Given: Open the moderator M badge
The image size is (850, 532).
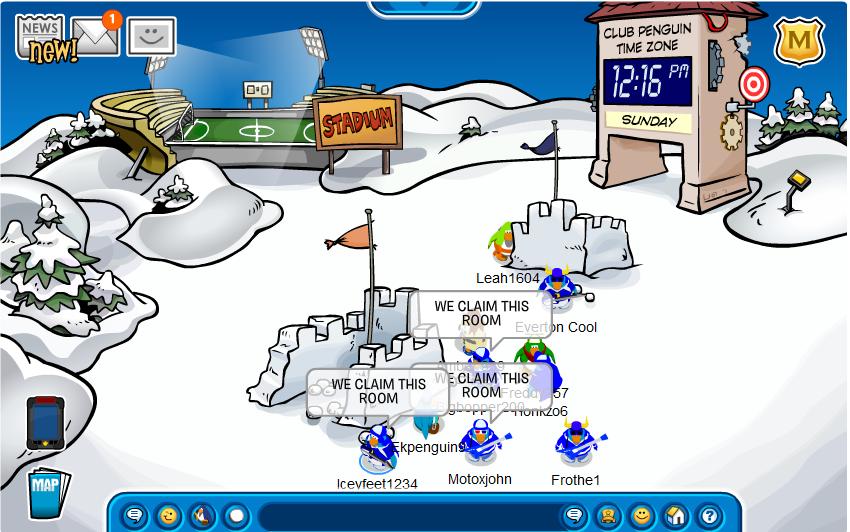Looking at the screenshot, I should pos(798,41).
